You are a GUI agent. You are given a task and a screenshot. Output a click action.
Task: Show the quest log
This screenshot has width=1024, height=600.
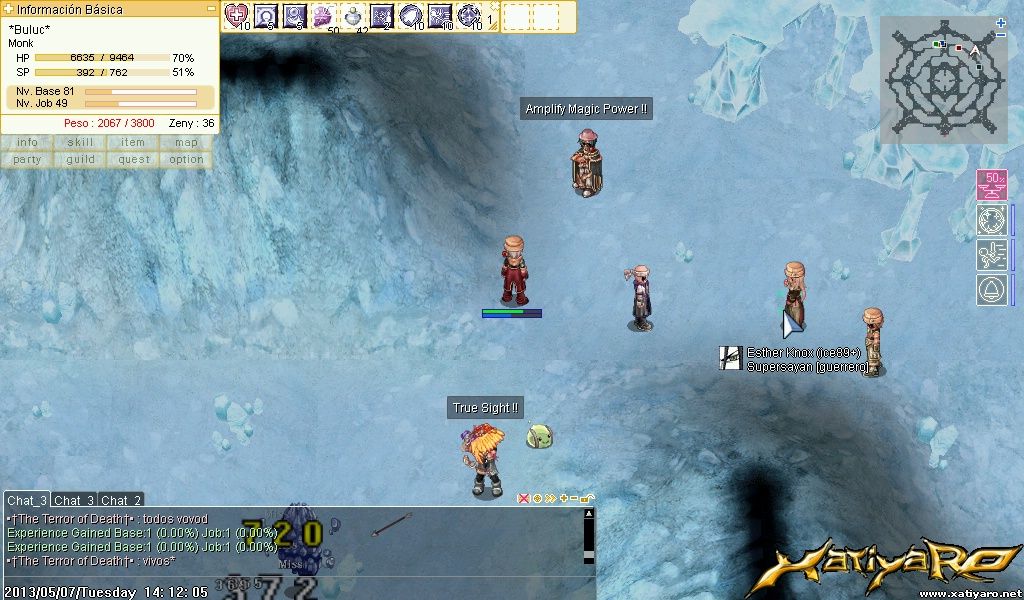(x=133, y=159)
